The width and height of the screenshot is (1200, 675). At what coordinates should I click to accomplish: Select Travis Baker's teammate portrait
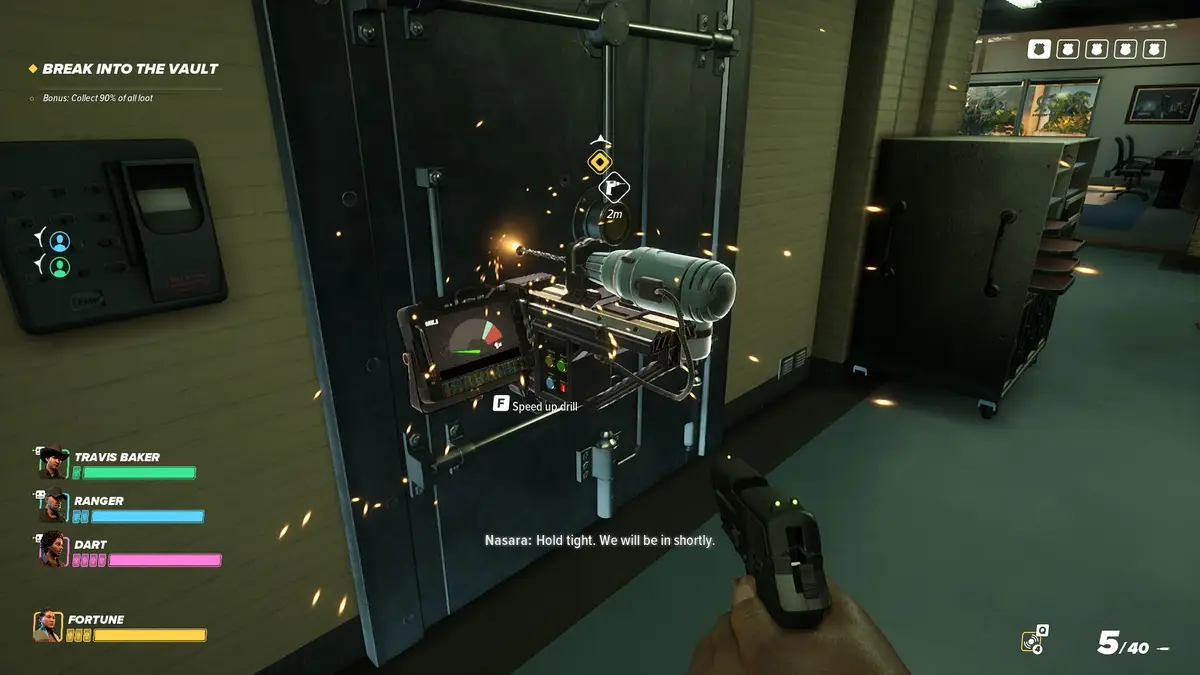pyautogui.click(x=53, y=464)
